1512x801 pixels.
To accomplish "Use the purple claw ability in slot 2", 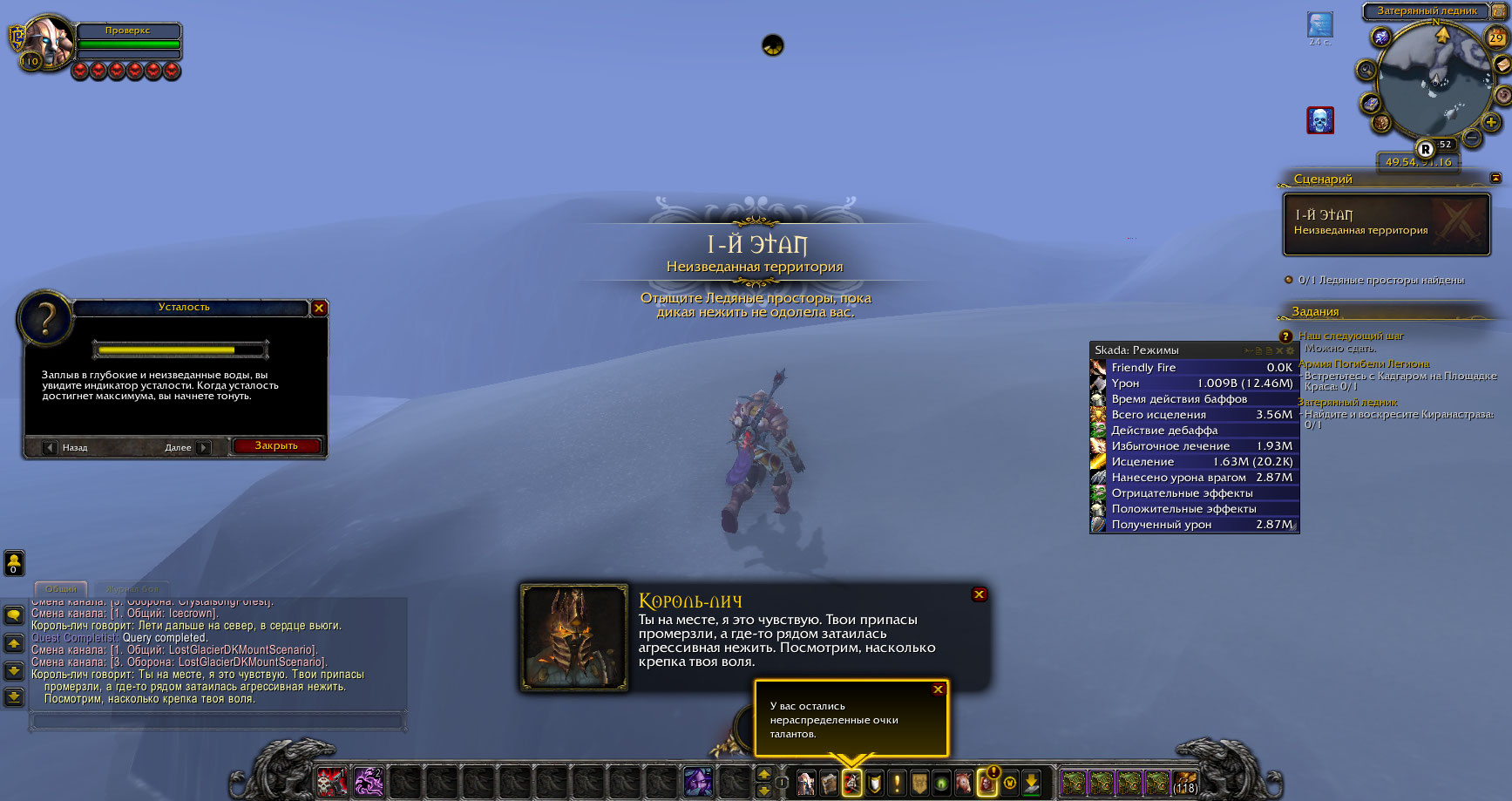I will 368,782.
